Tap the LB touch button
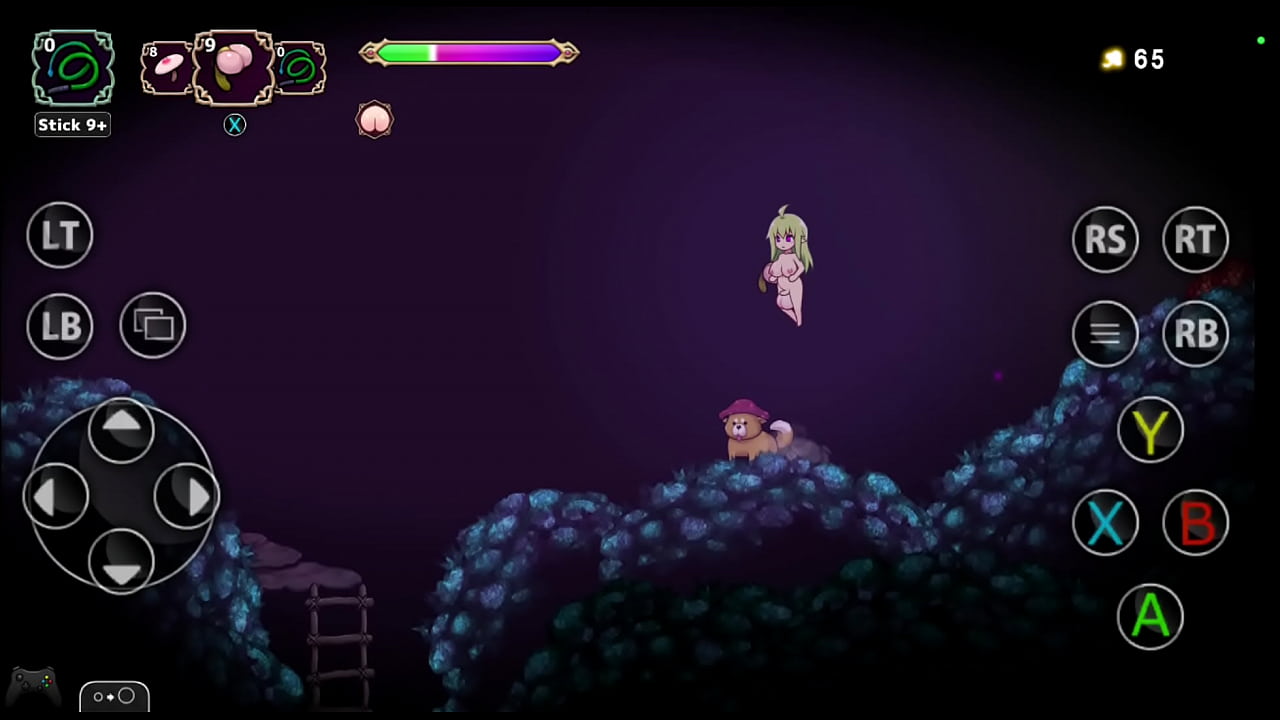Viewport: 1280px width, 720px height. (x=60, y=326)
